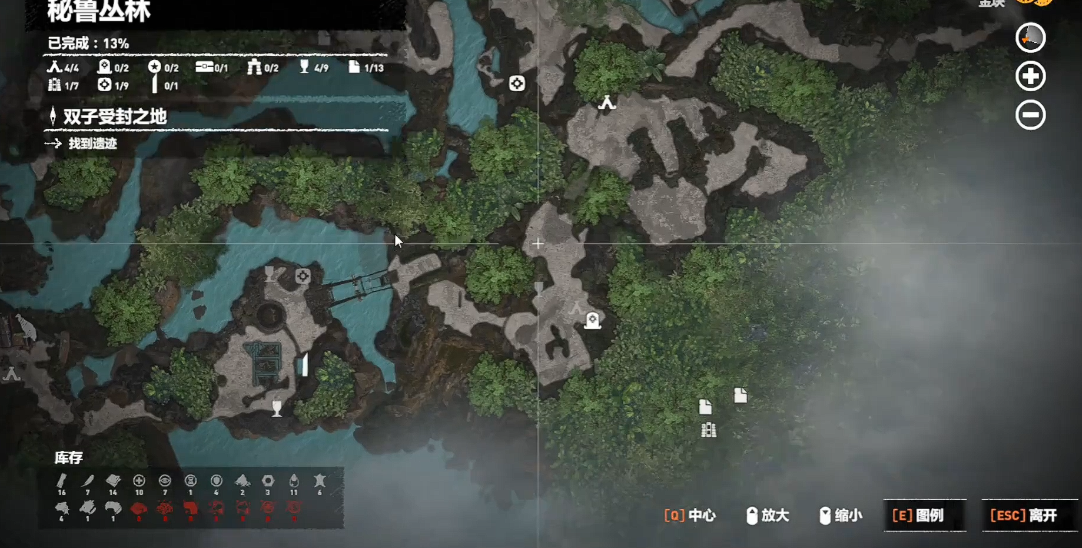Open the map legend (图例)
The width and height of the screenshot is (1082, 548).
923,515
